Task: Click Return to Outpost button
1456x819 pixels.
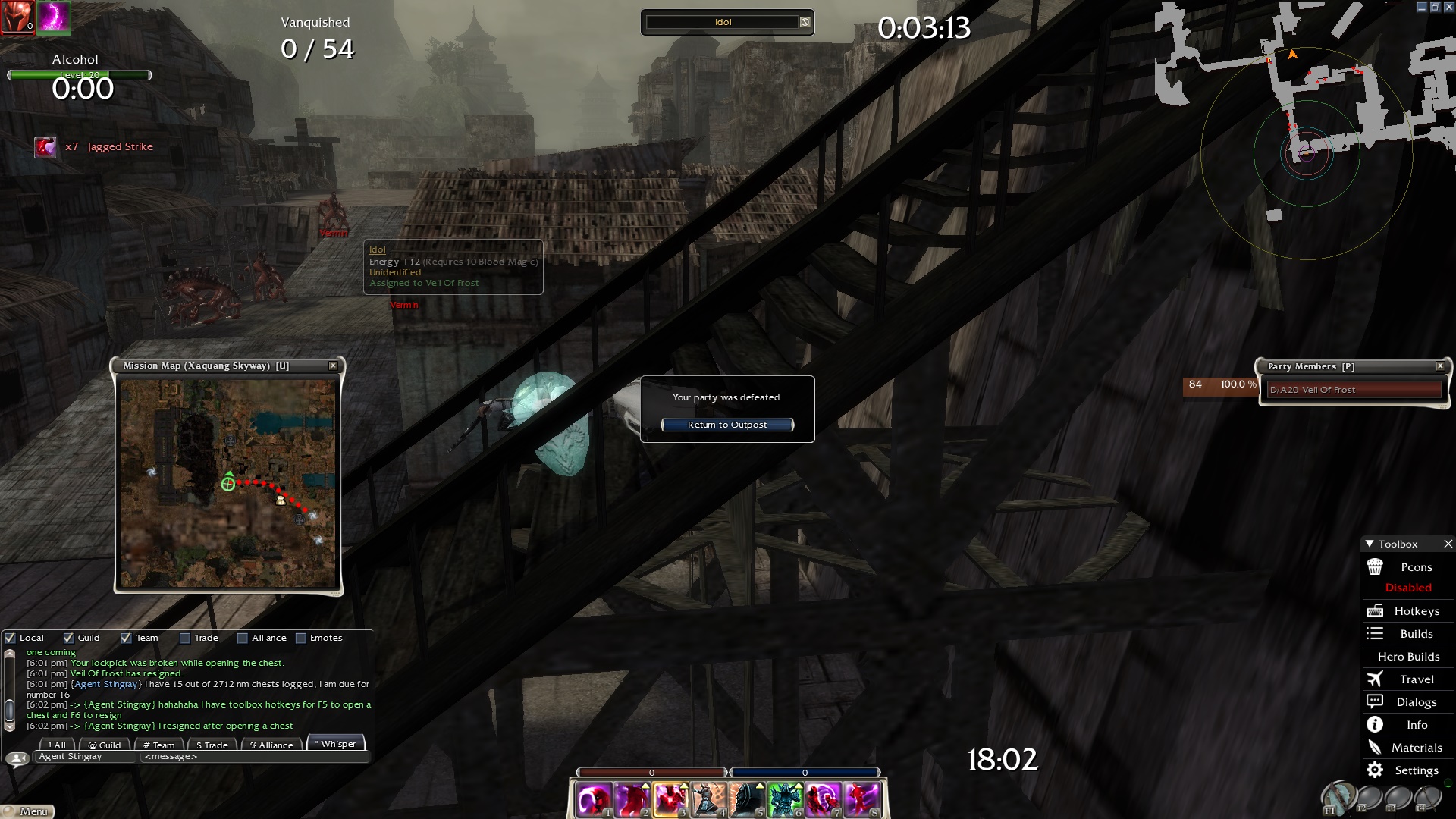Action: 727,425
